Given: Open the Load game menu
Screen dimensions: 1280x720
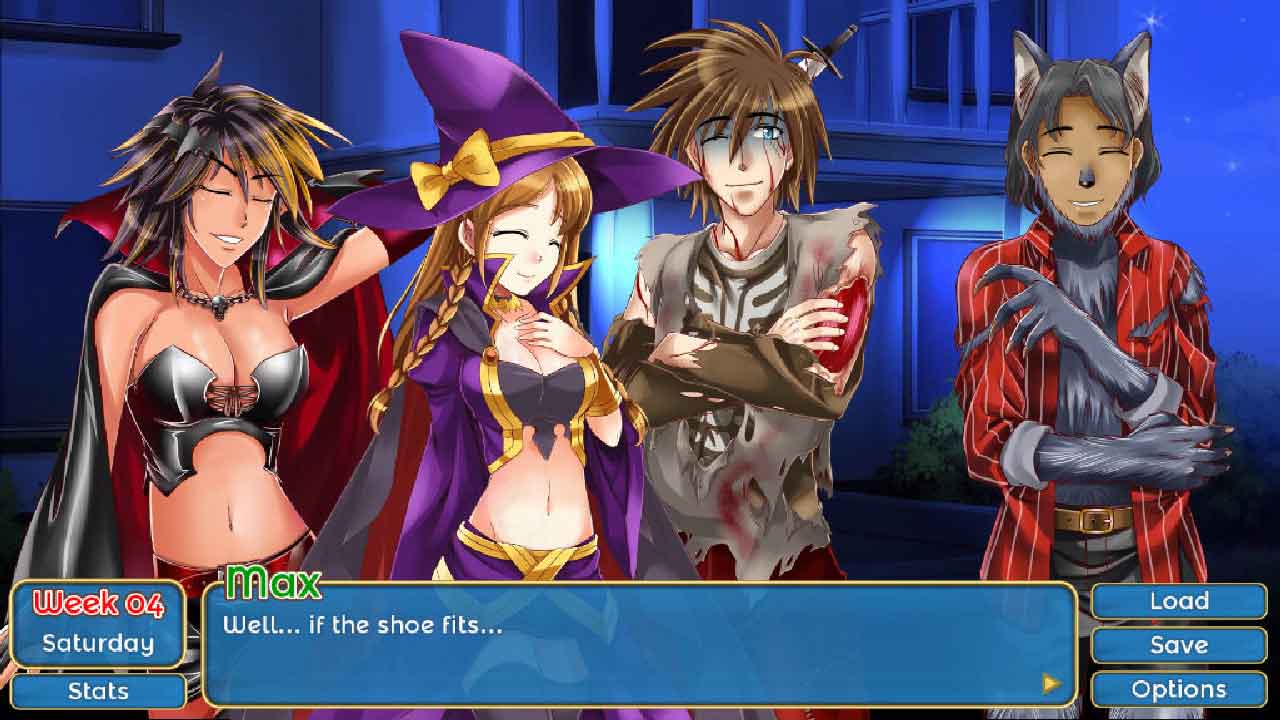Looking at the screenshot, I should pyautogui.click(x=1179, y=601).
